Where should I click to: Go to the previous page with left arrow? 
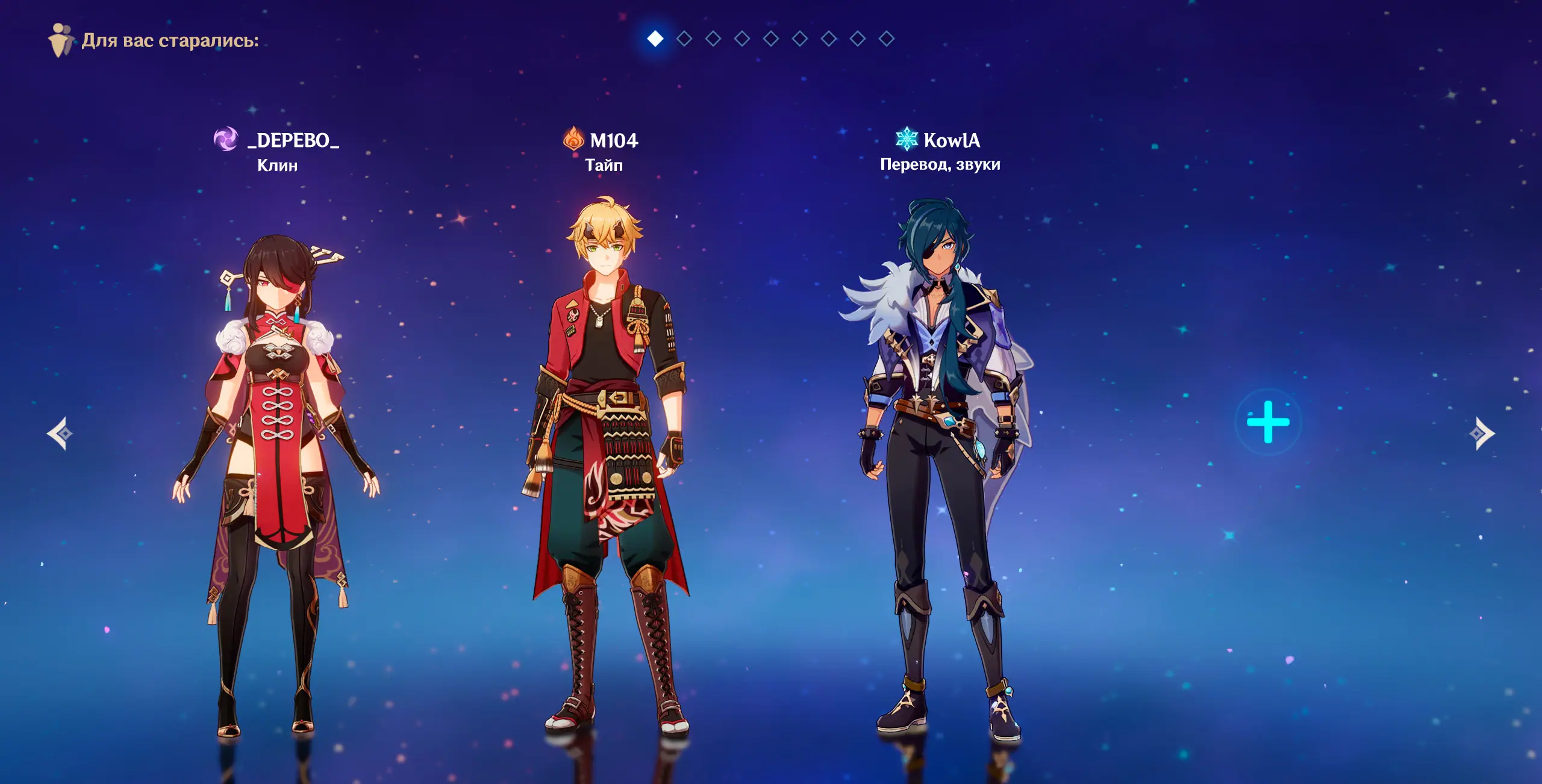[x=60, y=434]
